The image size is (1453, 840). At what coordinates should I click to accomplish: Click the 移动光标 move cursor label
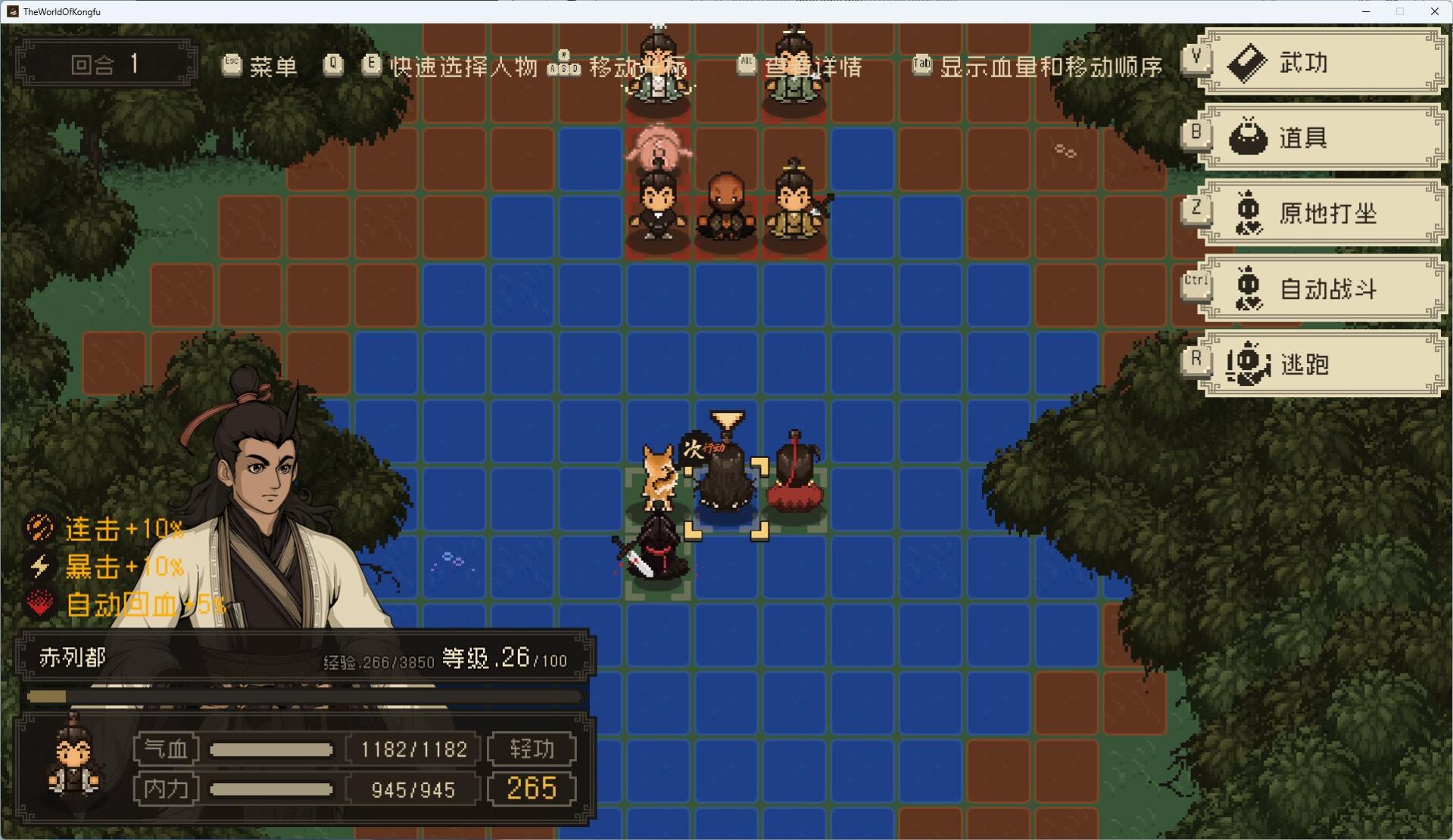pos(640,67)
